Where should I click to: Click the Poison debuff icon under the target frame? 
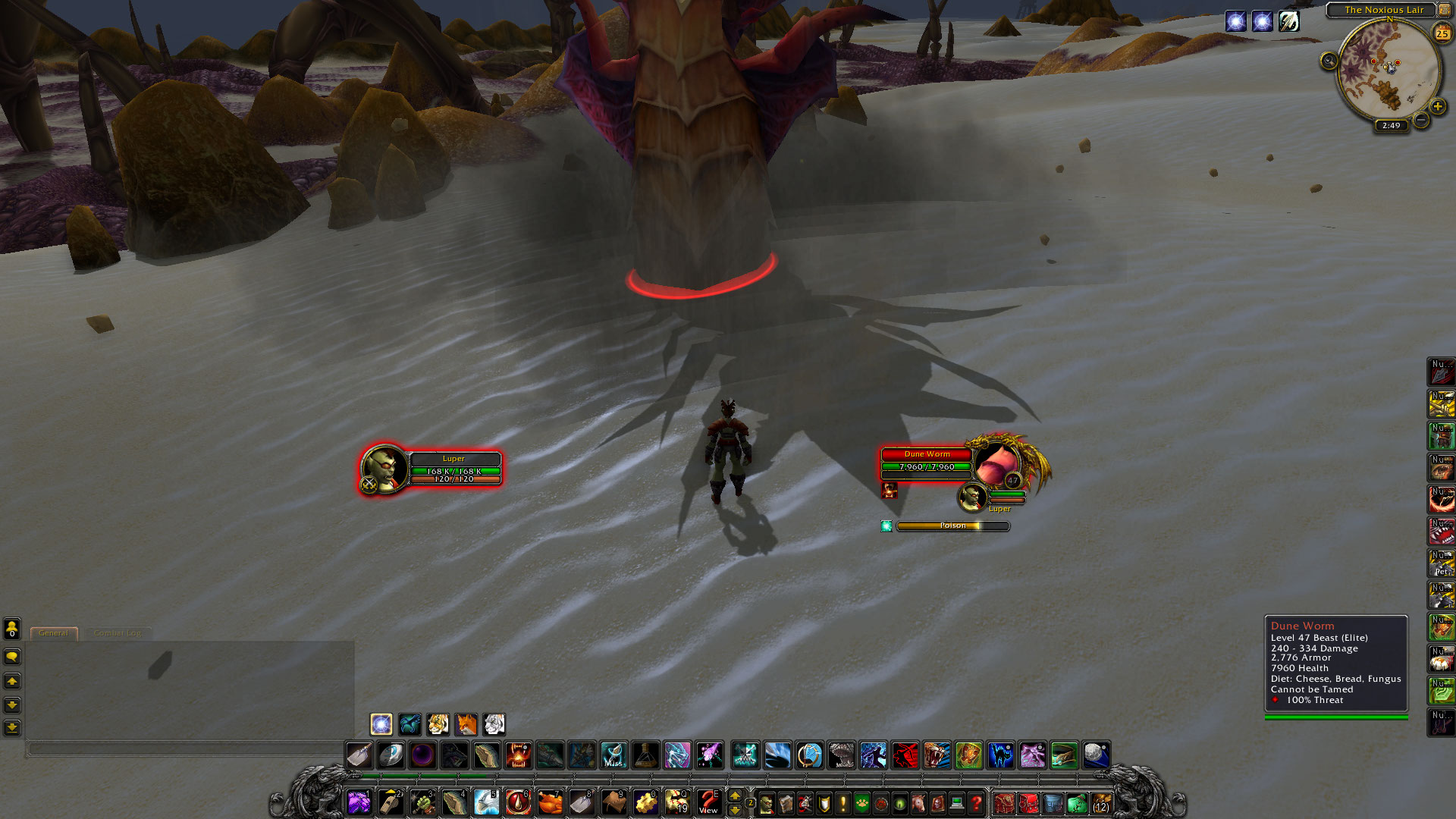(886, 526)
